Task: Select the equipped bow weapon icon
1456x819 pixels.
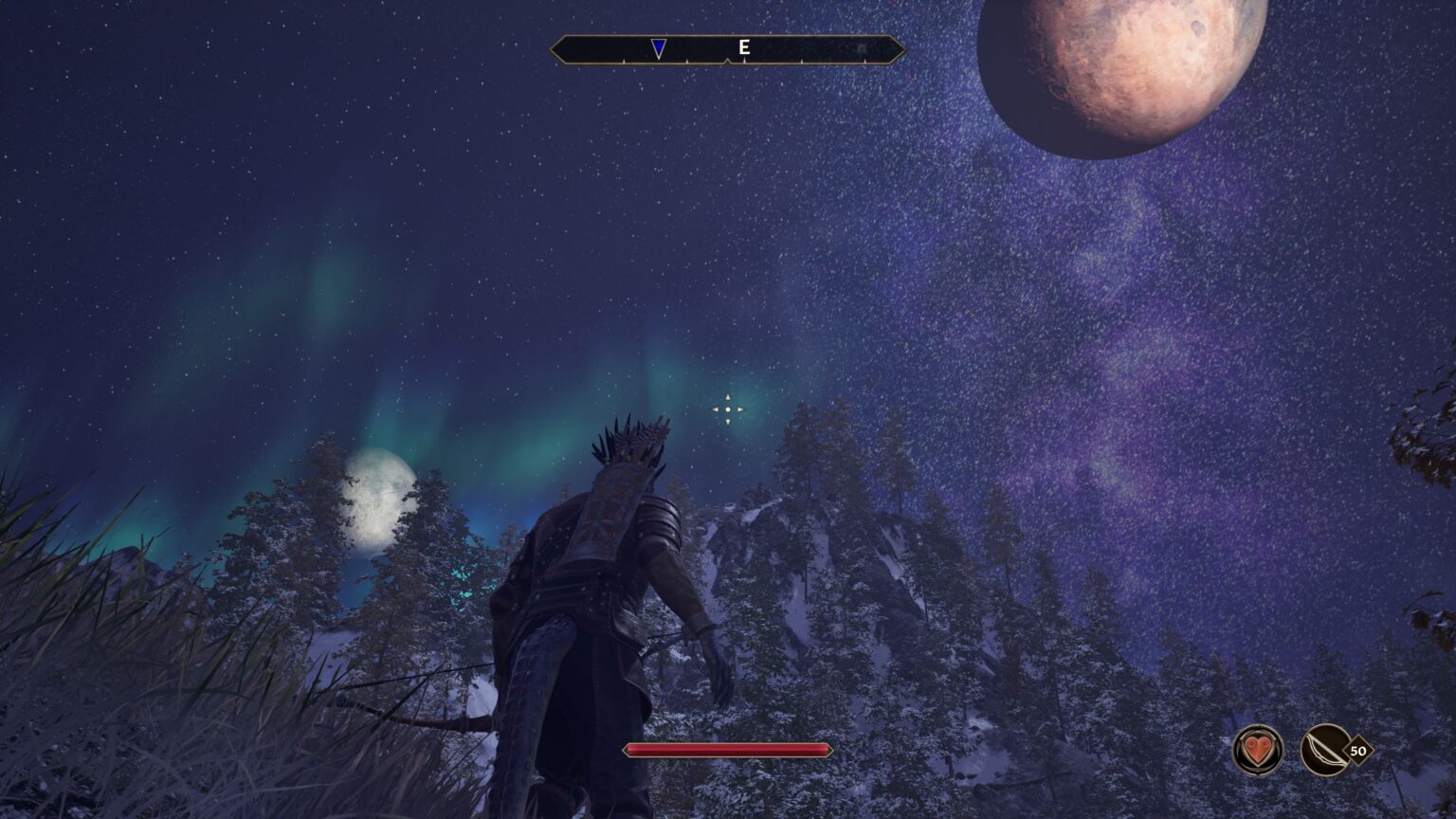Action: pyautogui.click(x=1326, y=750)
